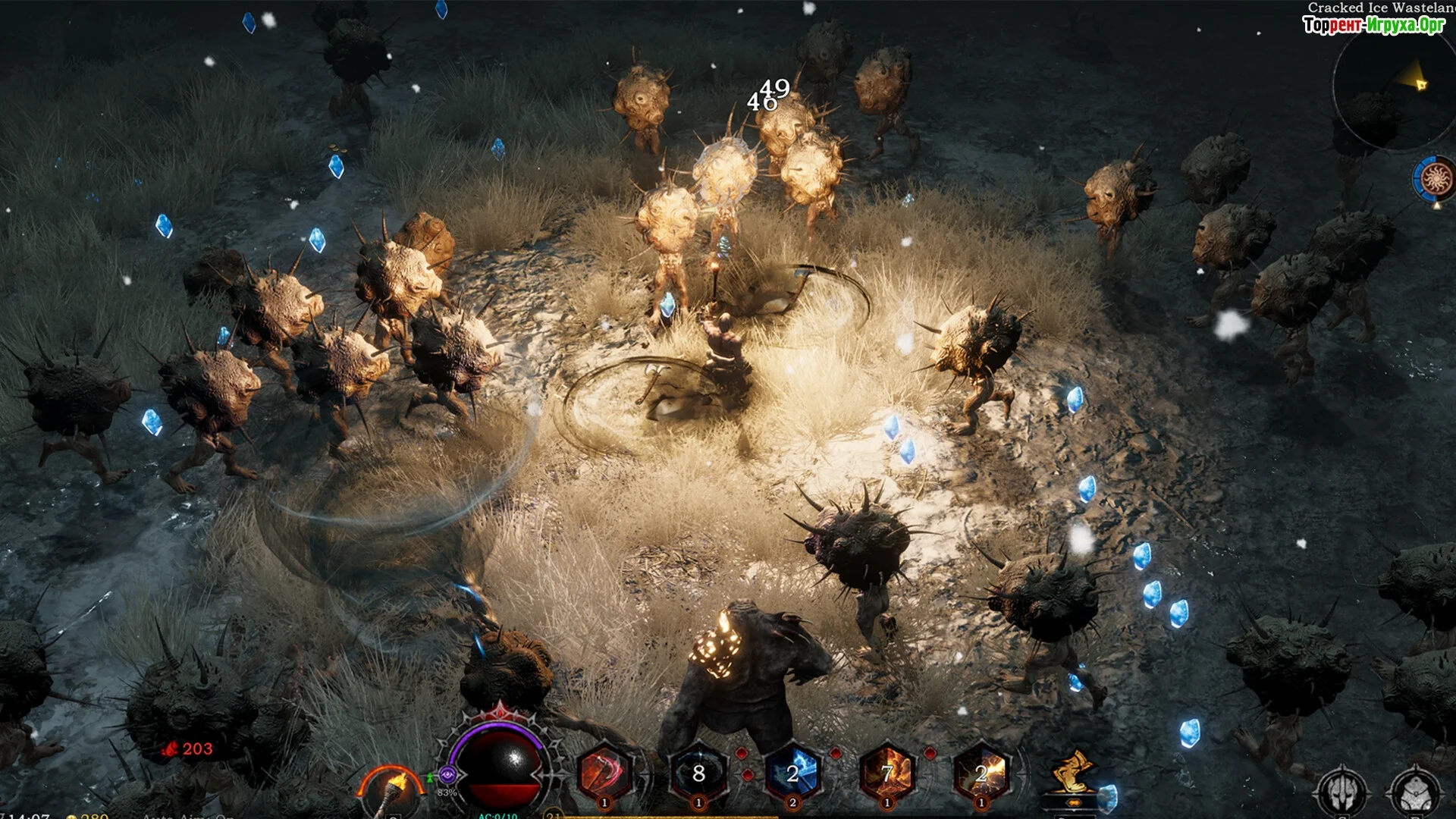Trigger the fire eruption skill showing 7
1456x819 pixels.
[887, 773]
